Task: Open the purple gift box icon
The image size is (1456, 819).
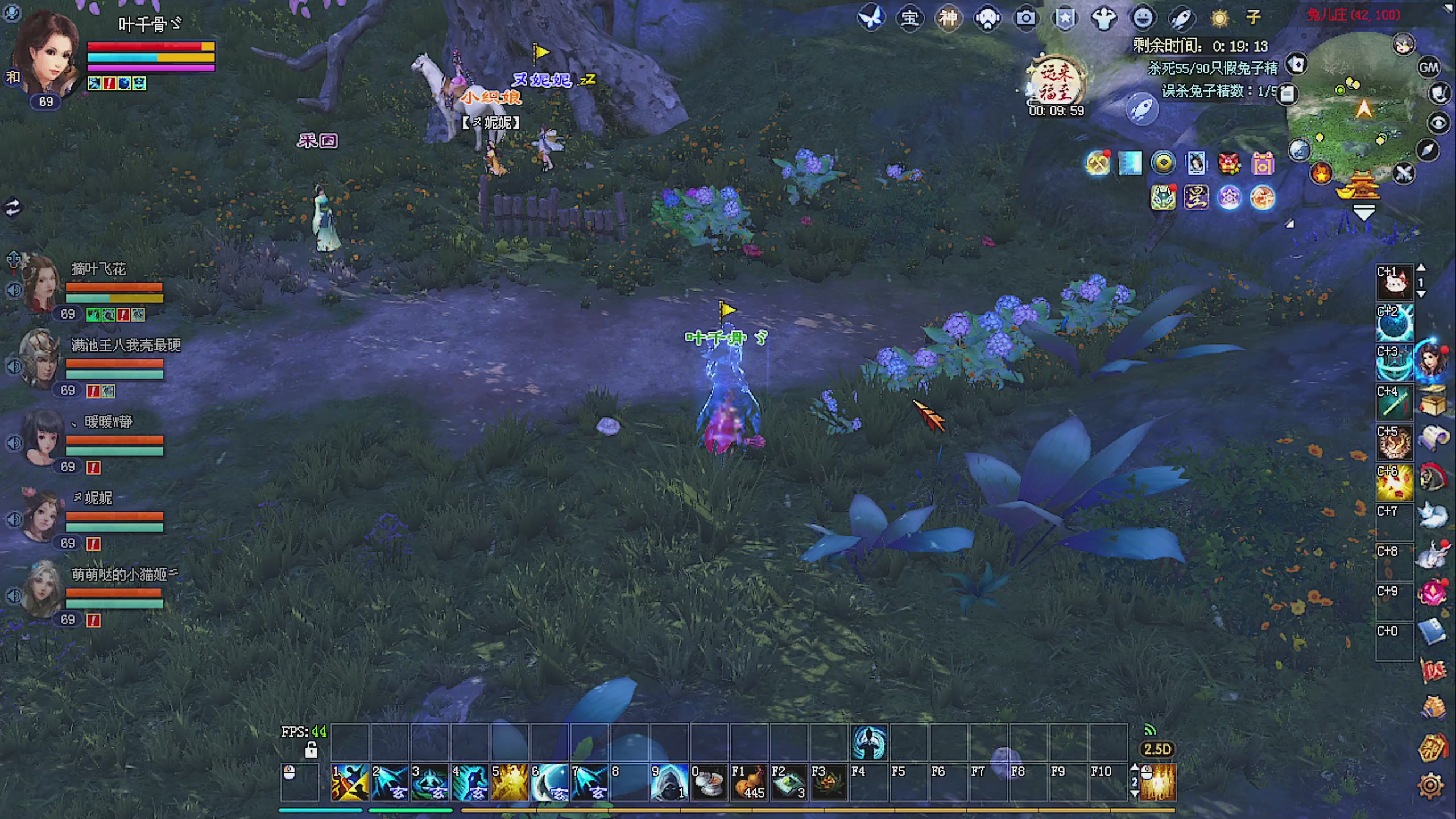Action: click(1263, 165)
